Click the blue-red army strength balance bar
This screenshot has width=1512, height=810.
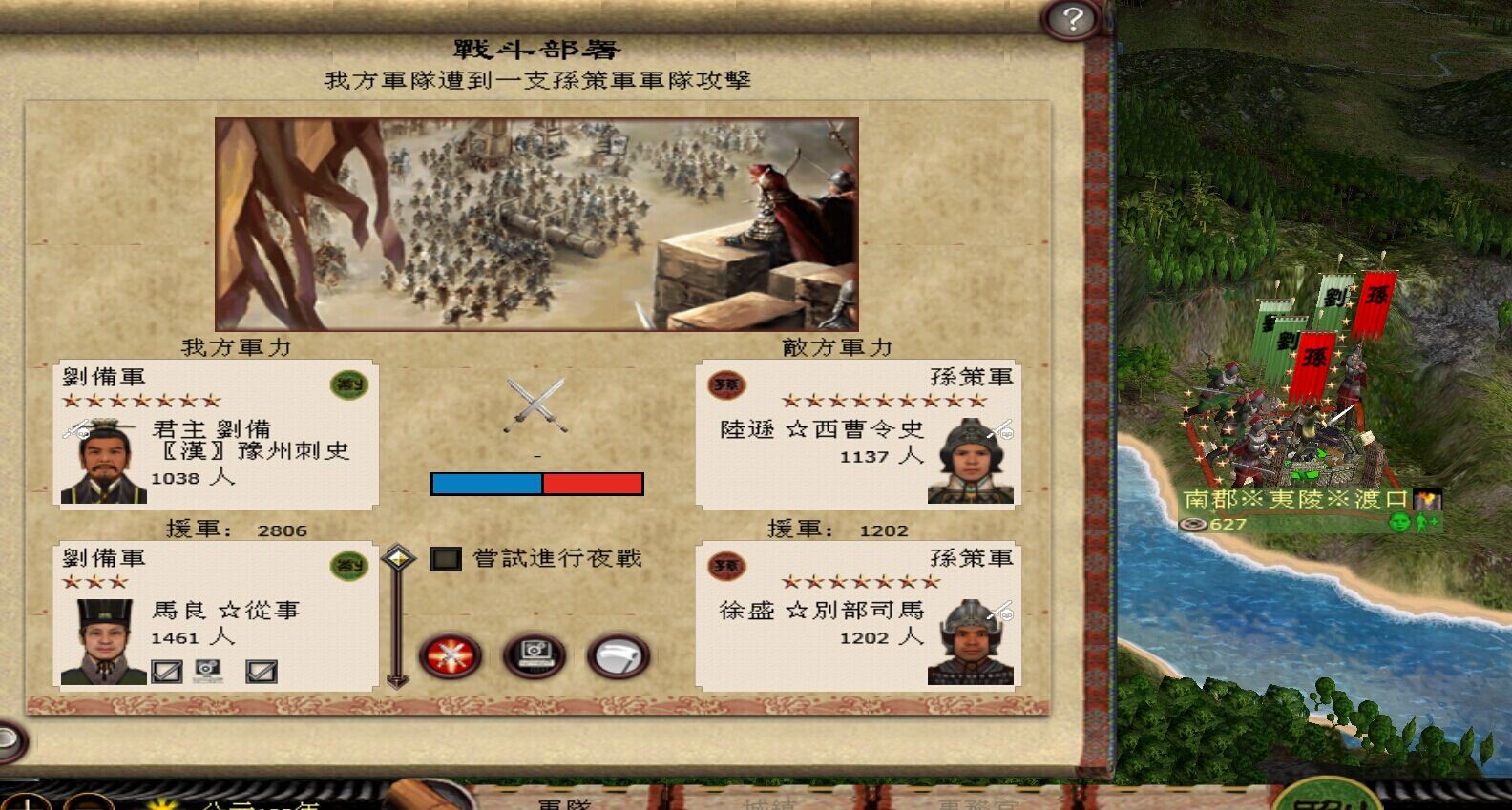point(538,484)
